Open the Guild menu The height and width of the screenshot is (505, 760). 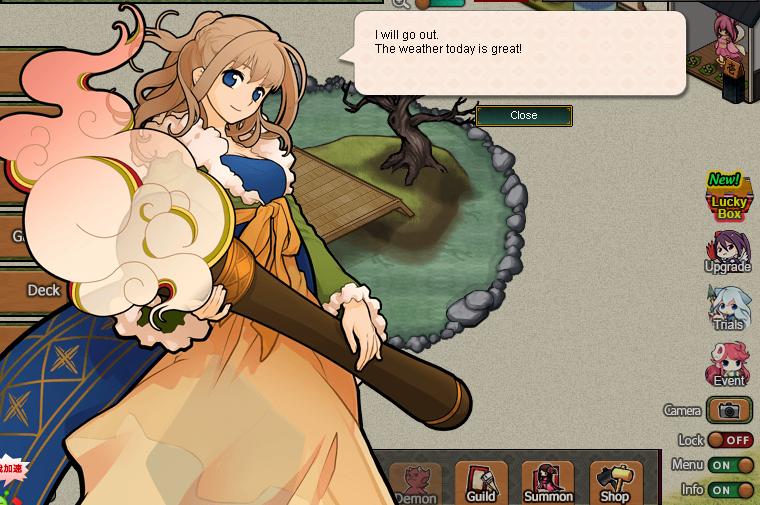click(x=481, y=483)
